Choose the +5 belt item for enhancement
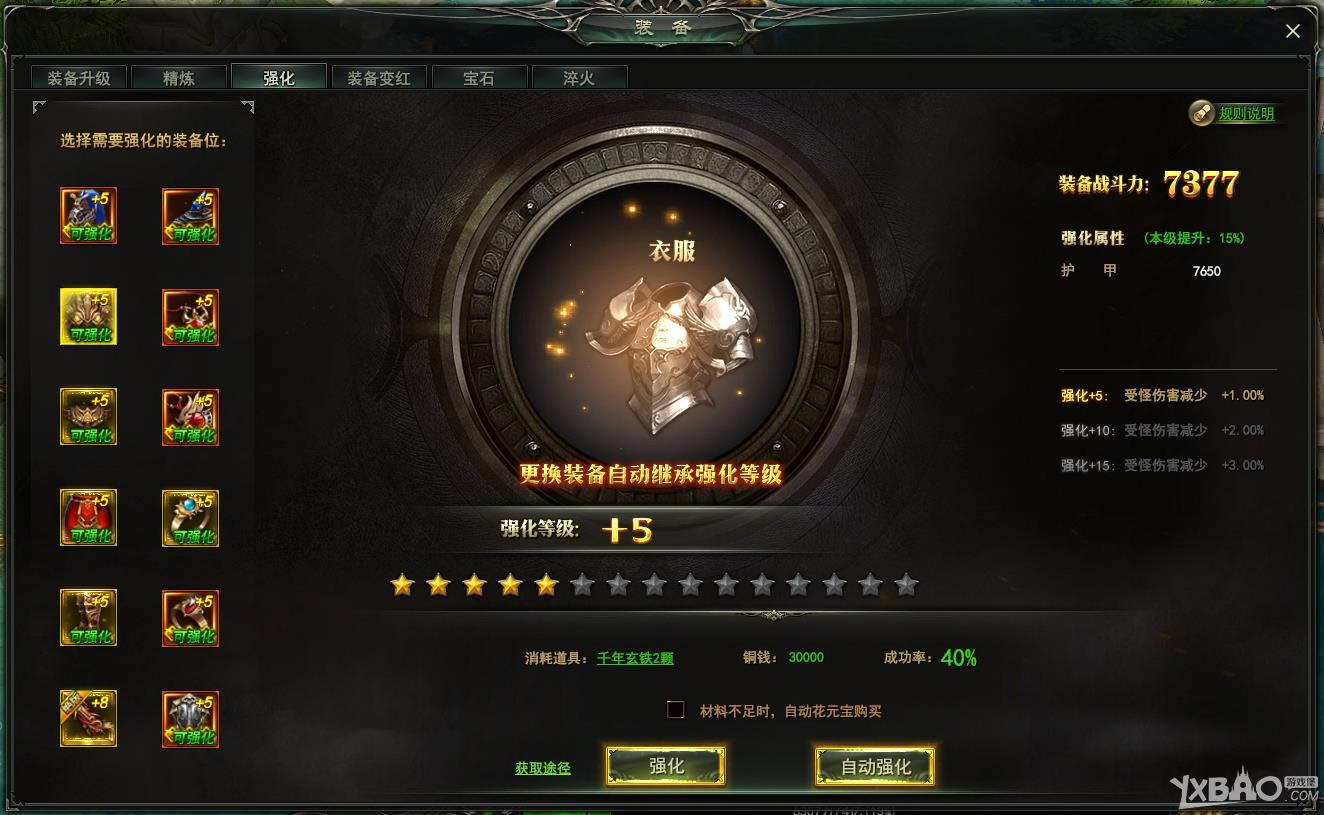Viewport: 1324px width, 815px height. (88, 417)
